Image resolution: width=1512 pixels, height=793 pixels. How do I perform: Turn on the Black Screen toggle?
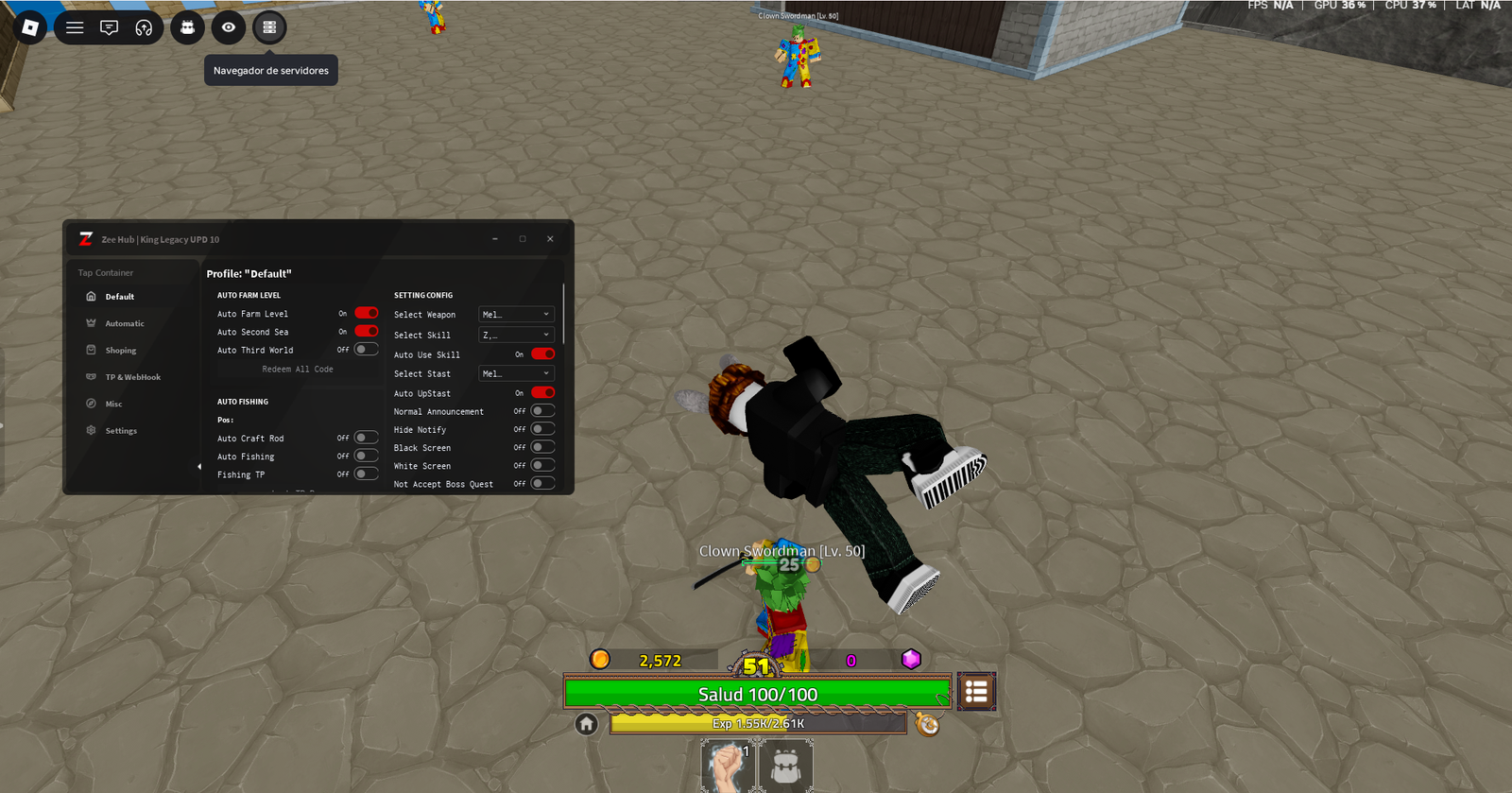coord(541,447)
